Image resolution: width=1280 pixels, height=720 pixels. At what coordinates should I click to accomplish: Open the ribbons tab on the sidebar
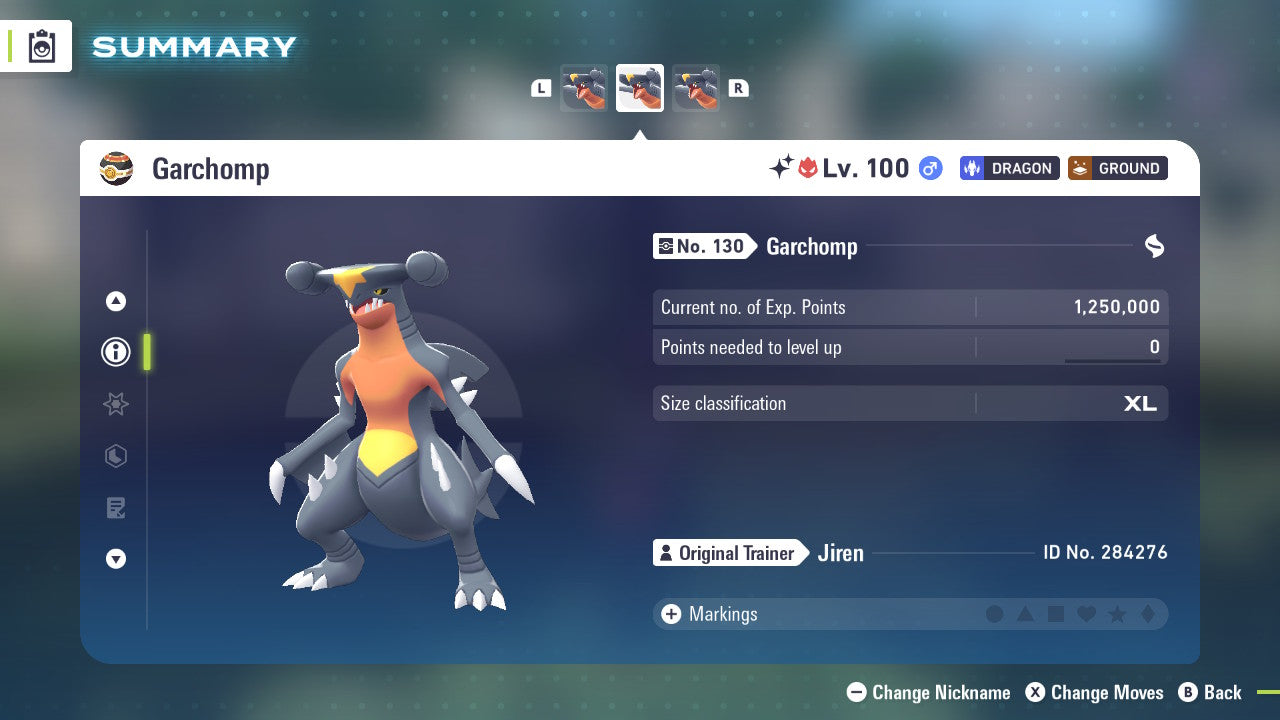click(x=115, y=404)
